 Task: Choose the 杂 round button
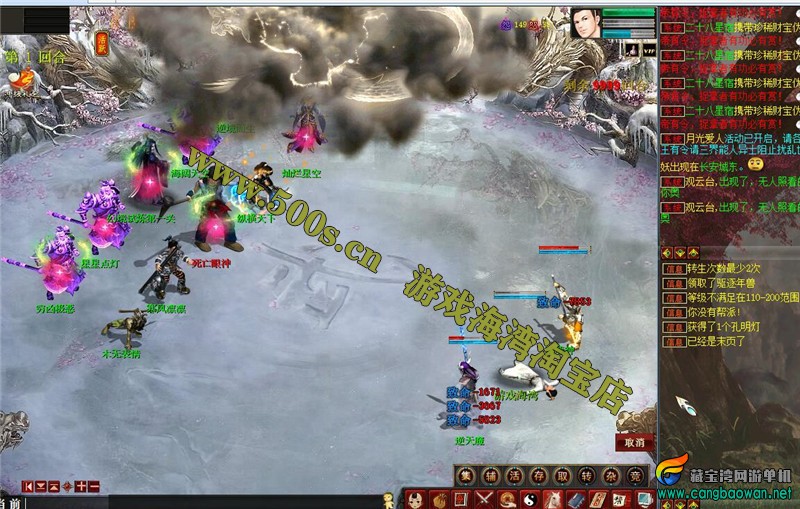click(611, 475)
